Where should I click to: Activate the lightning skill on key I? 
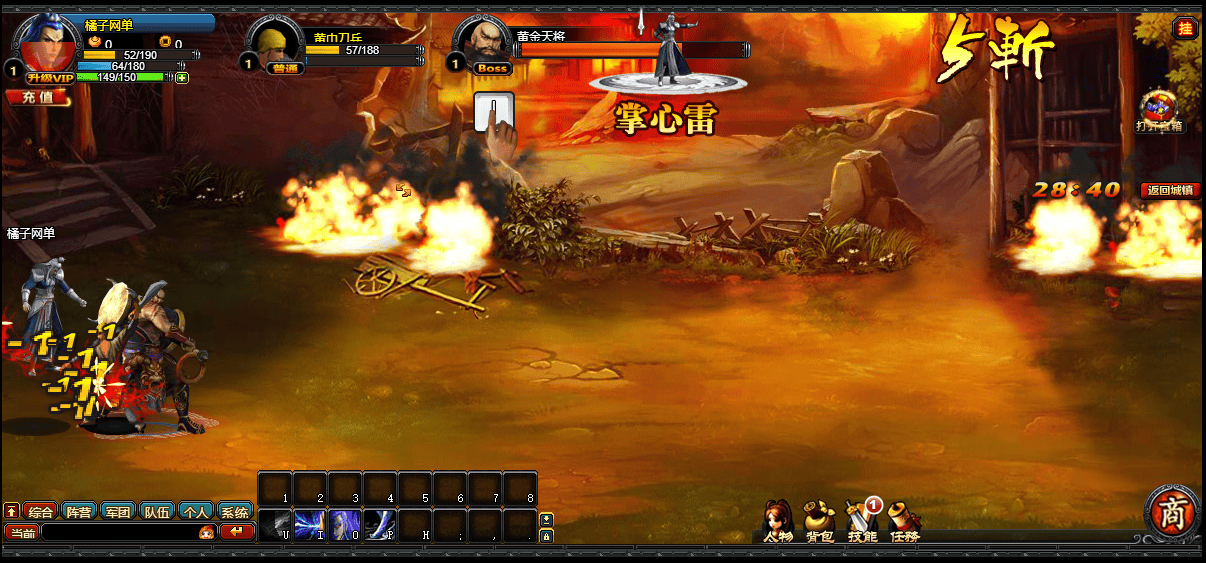point(310,525)
